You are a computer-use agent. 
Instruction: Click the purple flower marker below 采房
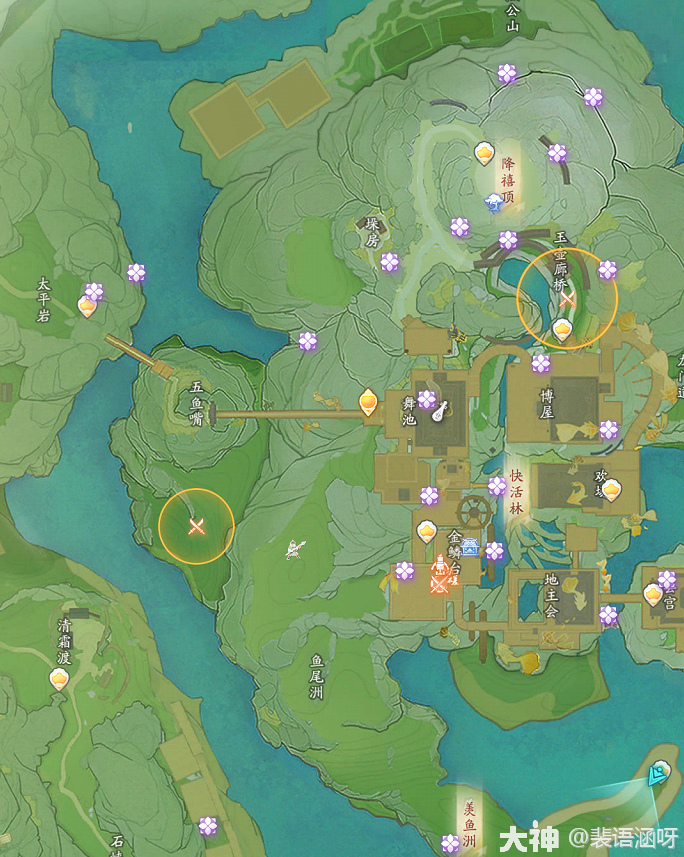390,262
